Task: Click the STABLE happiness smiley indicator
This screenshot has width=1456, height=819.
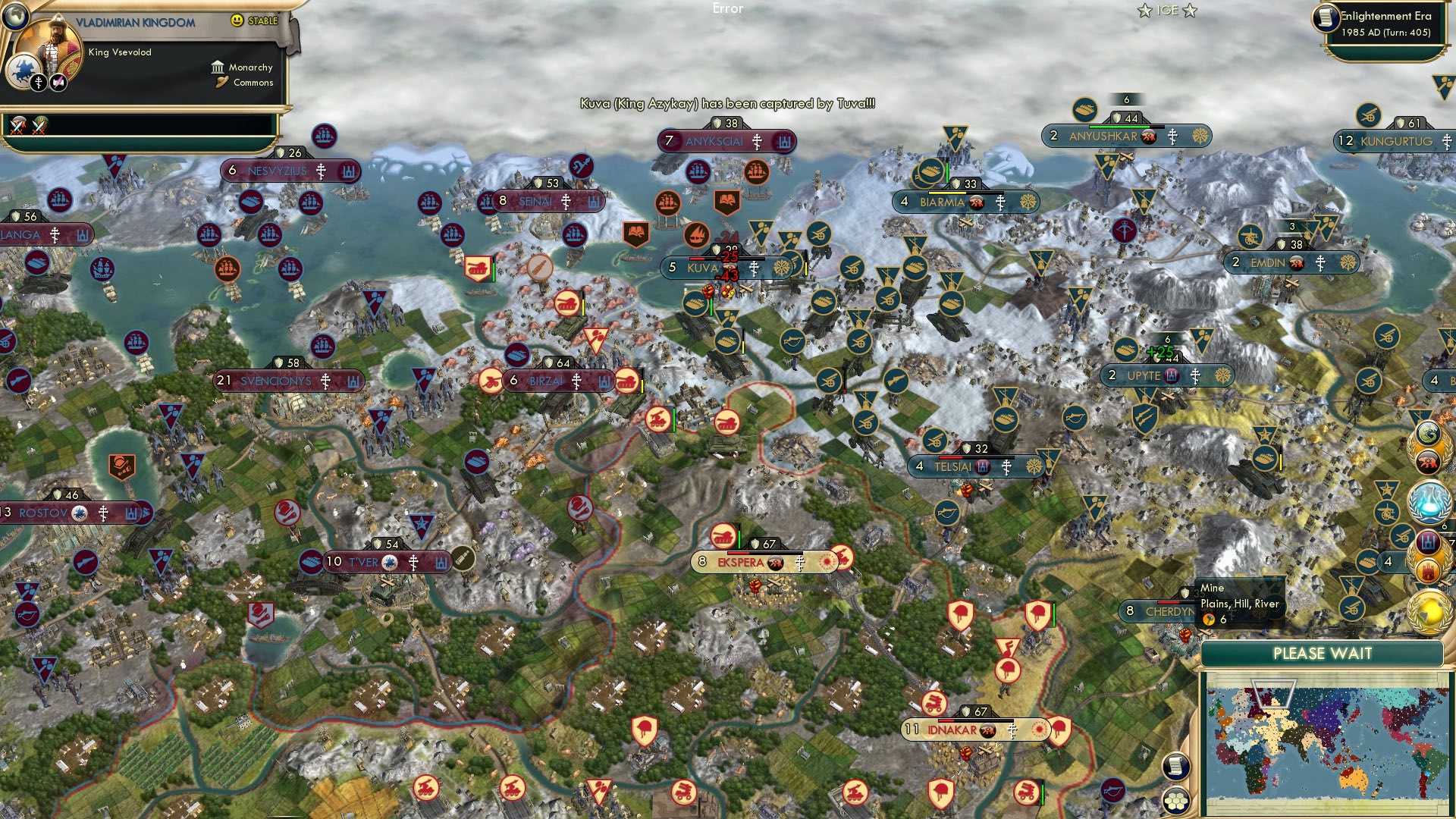Action: click(238, 20)
